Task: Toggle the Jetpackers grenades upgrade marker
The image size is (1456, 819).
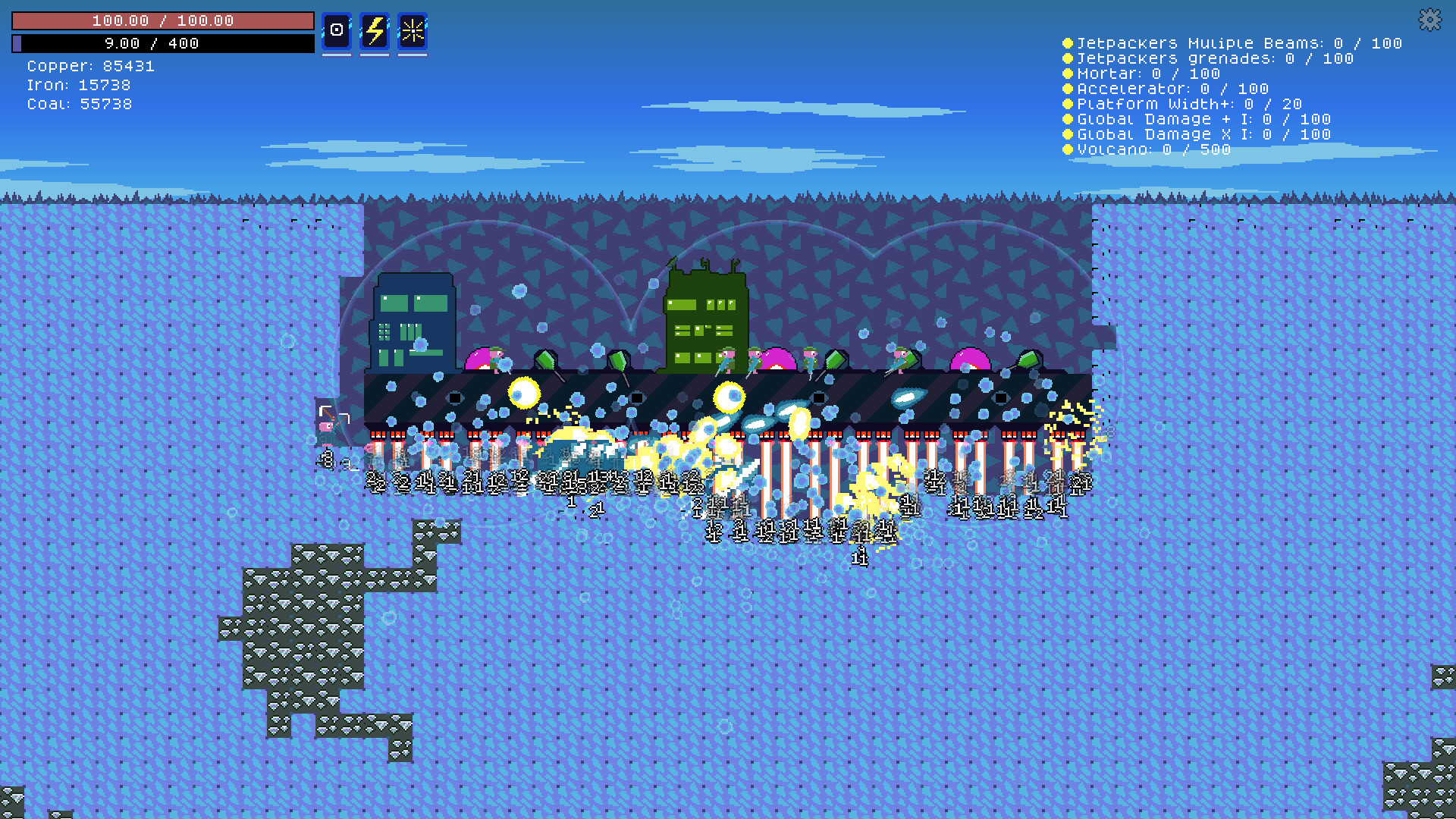Action: coord(1068,58)
